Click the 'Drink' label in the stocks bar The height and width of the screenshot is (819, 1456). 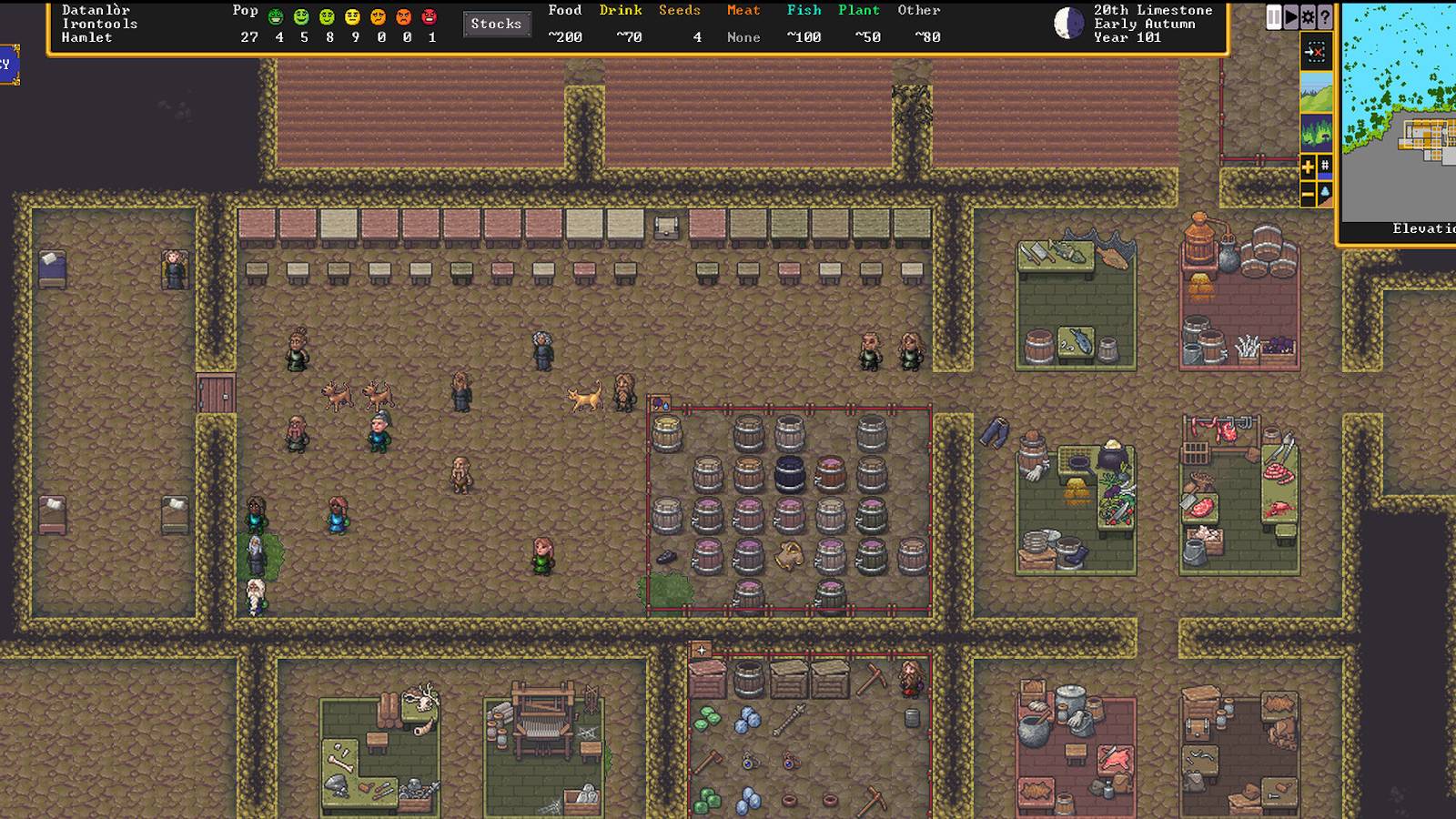tap(620, 10)
